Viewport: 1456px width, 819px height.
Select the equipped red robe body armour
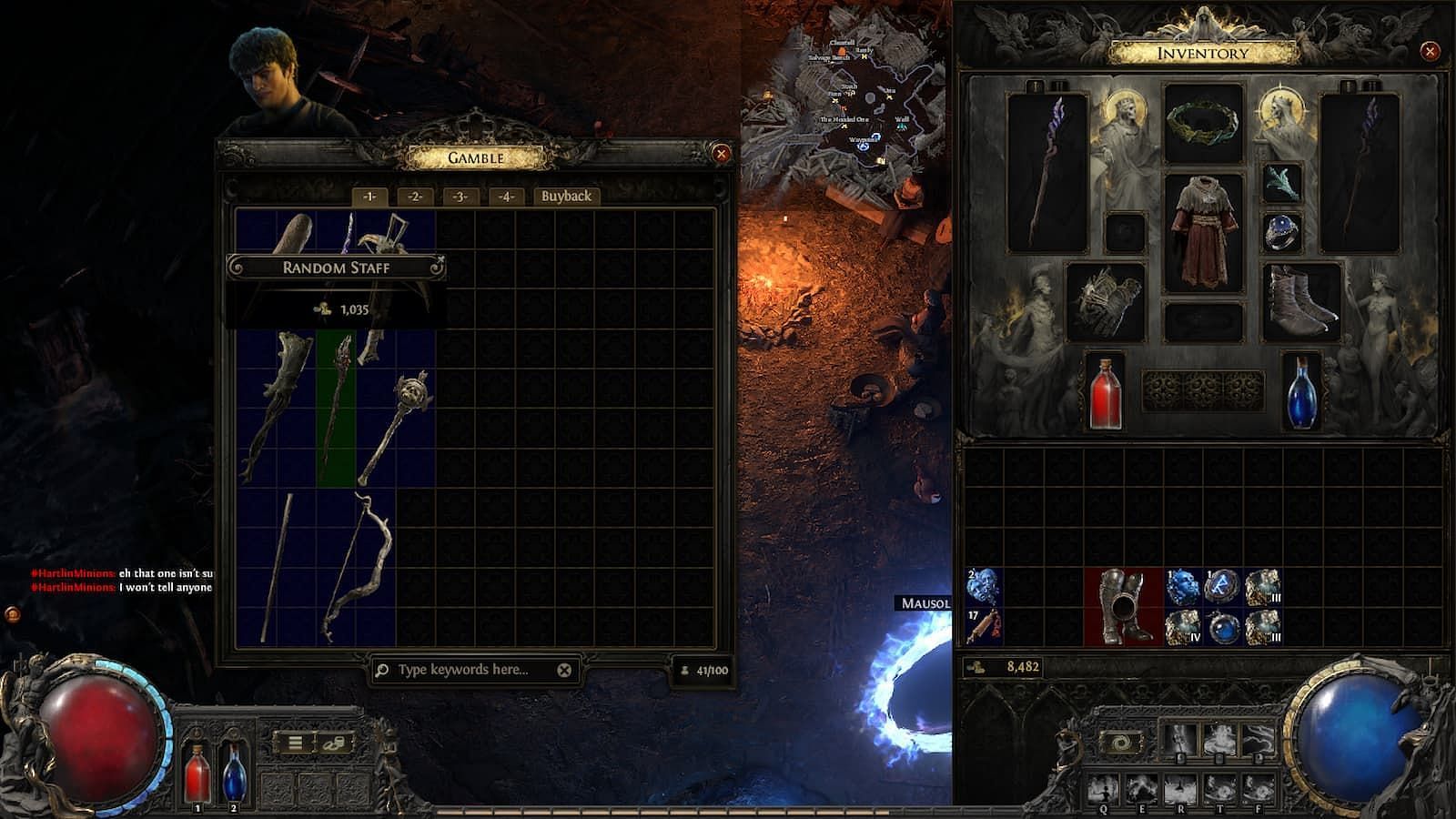click(x=1203, y=231)
